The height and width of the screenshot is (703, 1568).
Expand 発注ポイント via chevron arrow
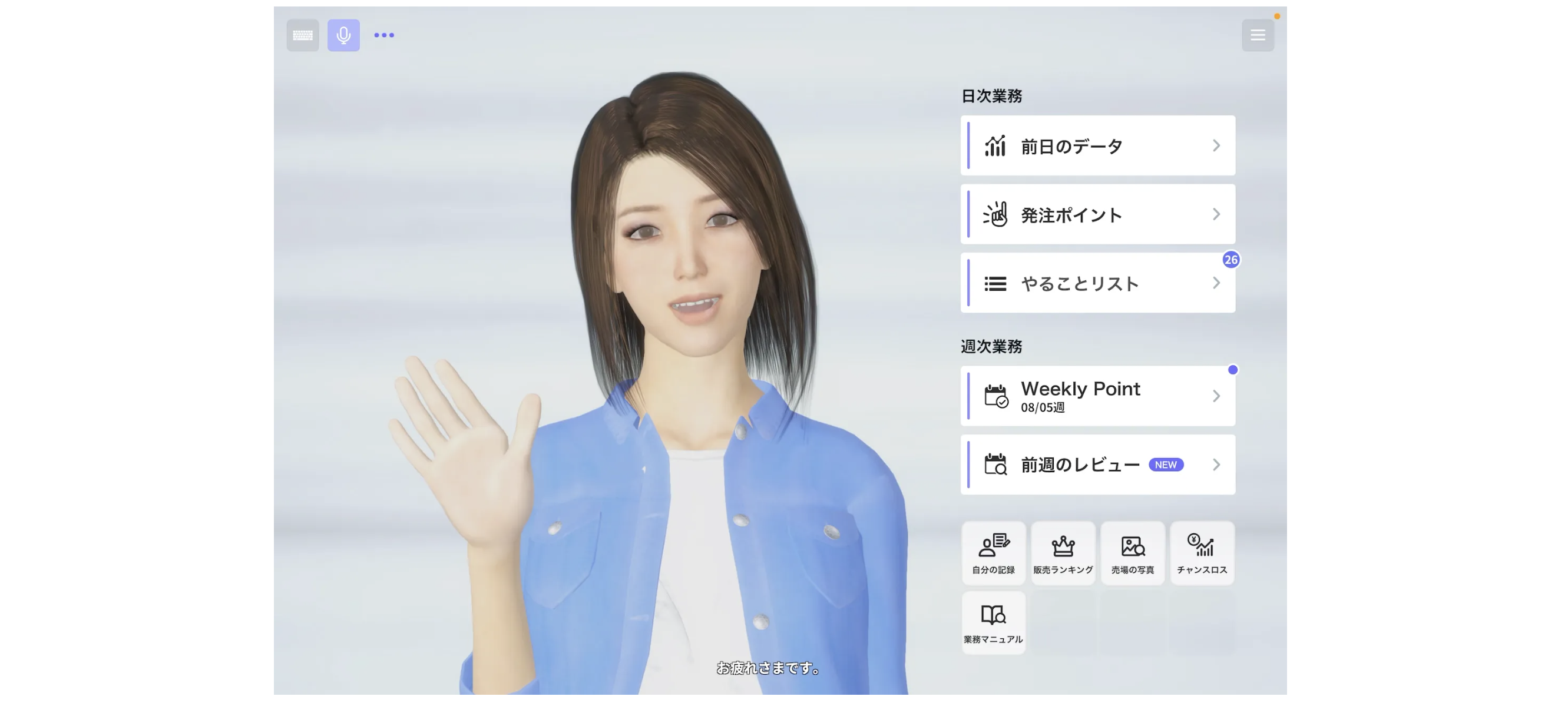tap(1217, 214)
